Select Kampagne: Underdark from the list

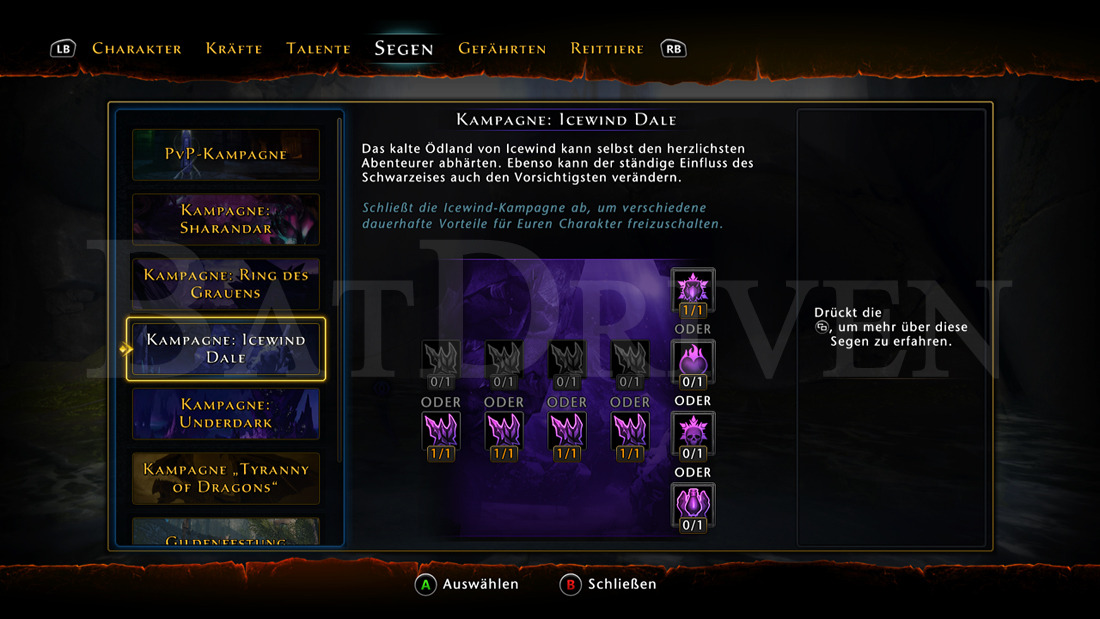click(x=226, y=414)
